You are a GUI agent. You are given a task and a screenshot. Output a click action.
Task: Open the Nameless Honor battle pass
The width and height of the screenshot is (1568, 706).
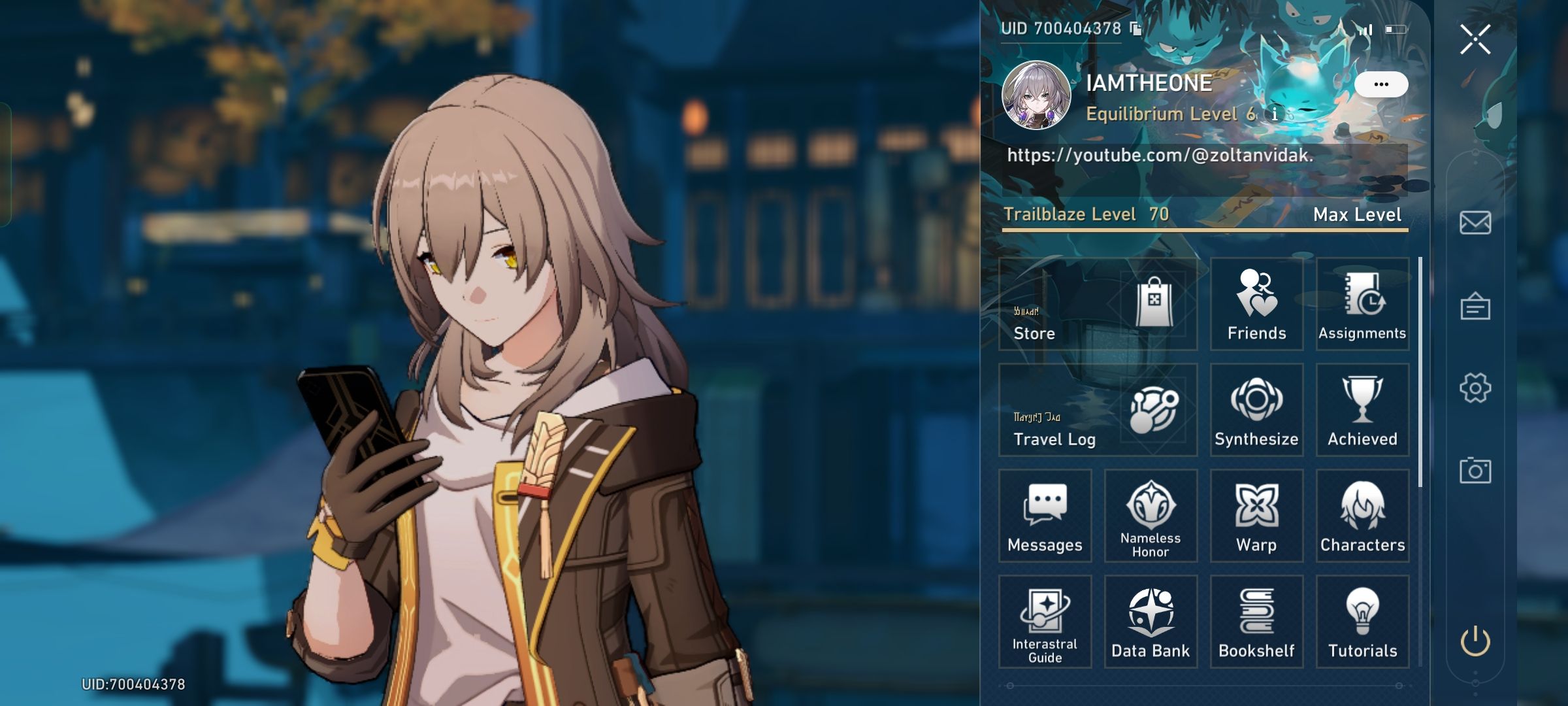(1150, 516)
